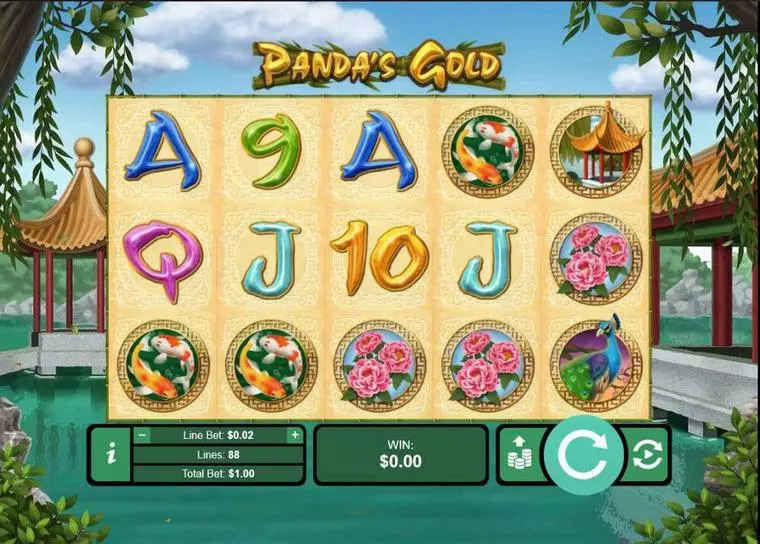760x544 pixels.
Task: Decrease the line bet with minus
Action: tap(142, 435)
